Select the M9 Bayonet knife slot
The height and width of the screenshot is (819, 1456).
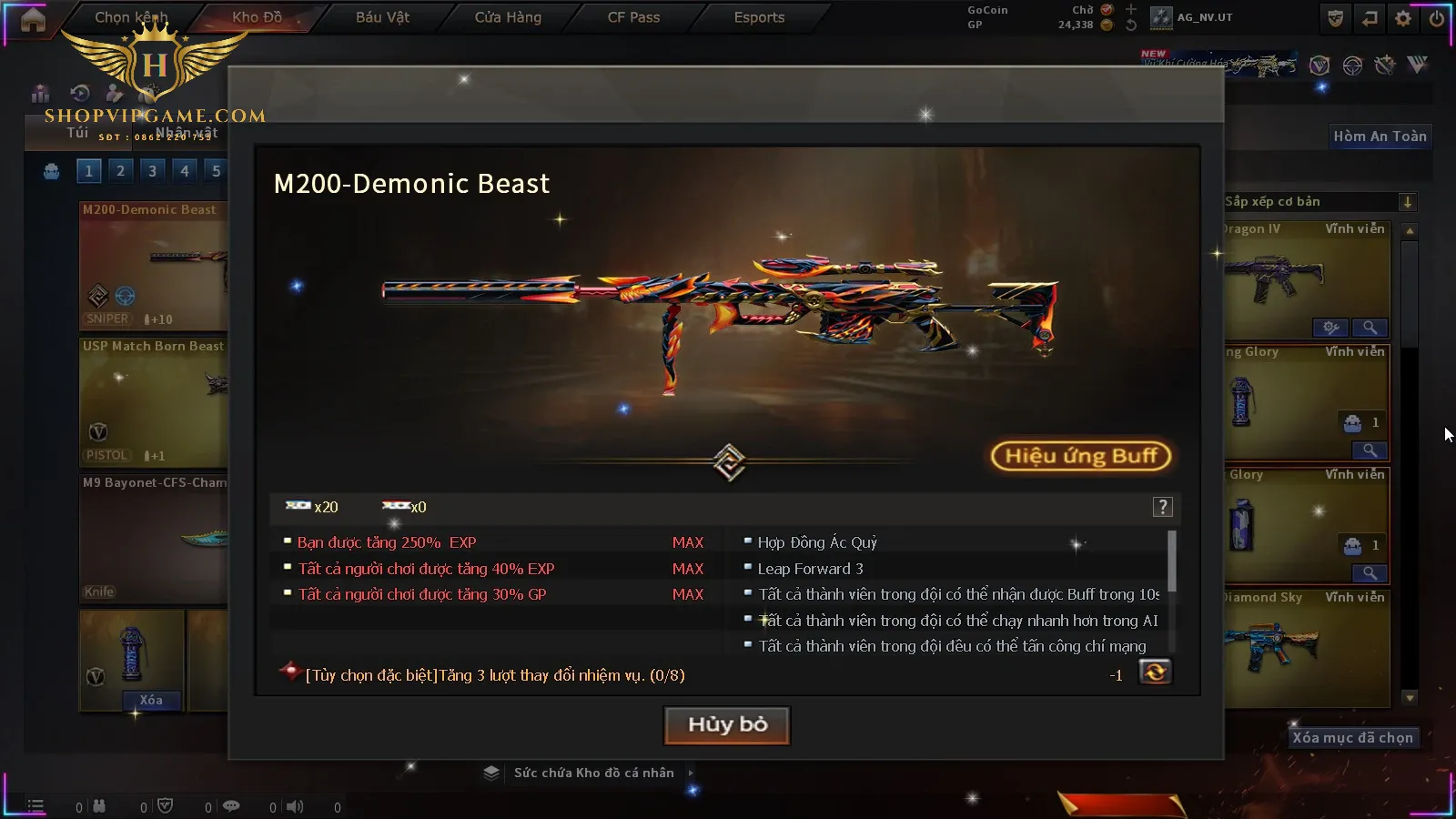pyautogui.click(x=153, y=539)
